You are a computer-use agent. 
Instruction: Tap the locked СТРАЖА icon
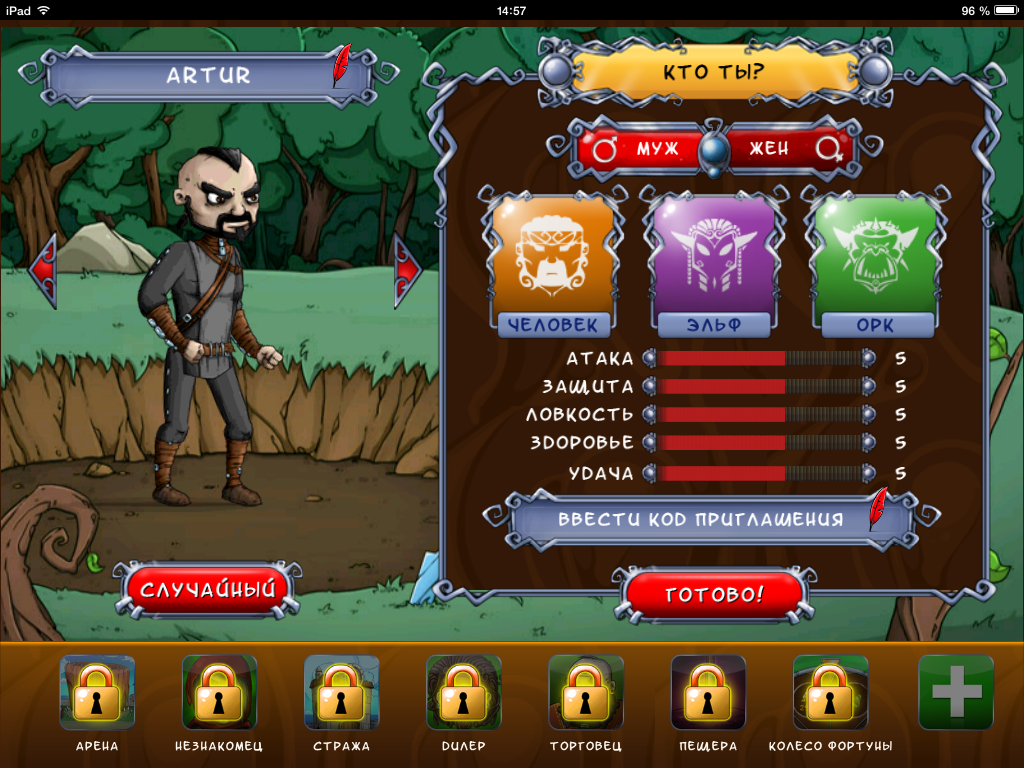tap(341, 692)
